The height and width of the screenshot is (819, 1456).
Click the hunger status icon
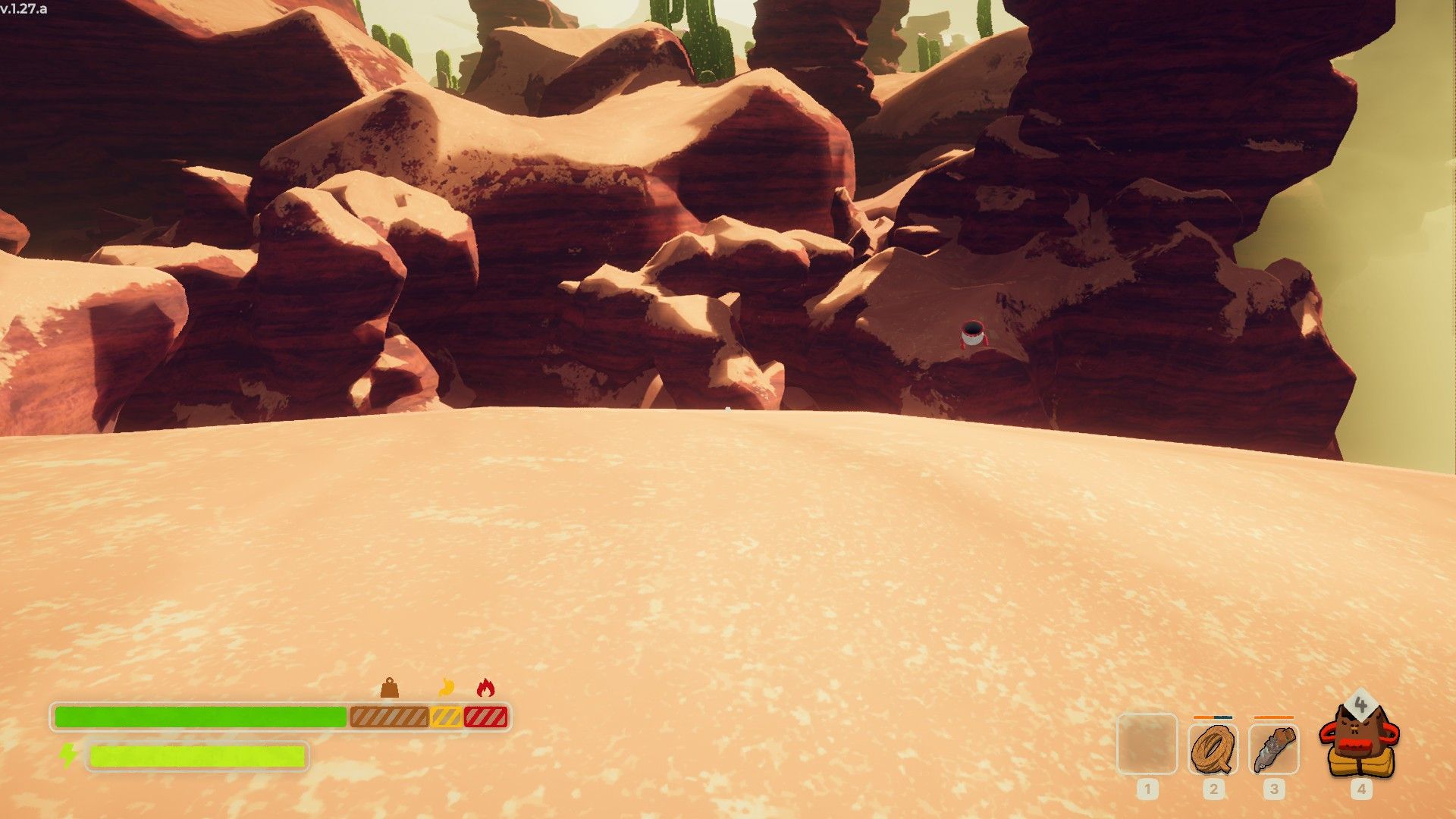click(446, 688)
